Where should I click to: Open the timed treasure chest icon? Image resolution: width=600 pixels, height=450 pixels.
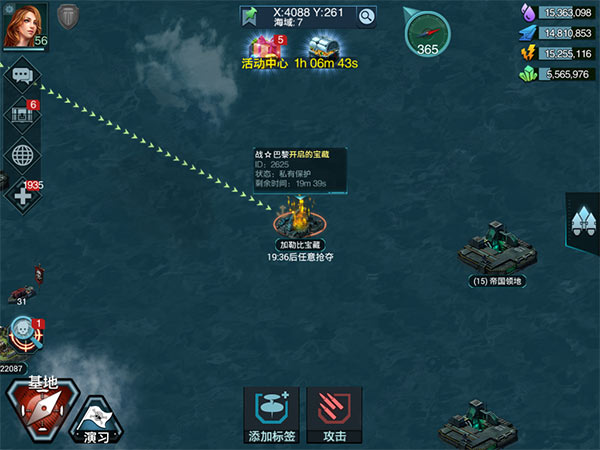click(x=326, y=47)
